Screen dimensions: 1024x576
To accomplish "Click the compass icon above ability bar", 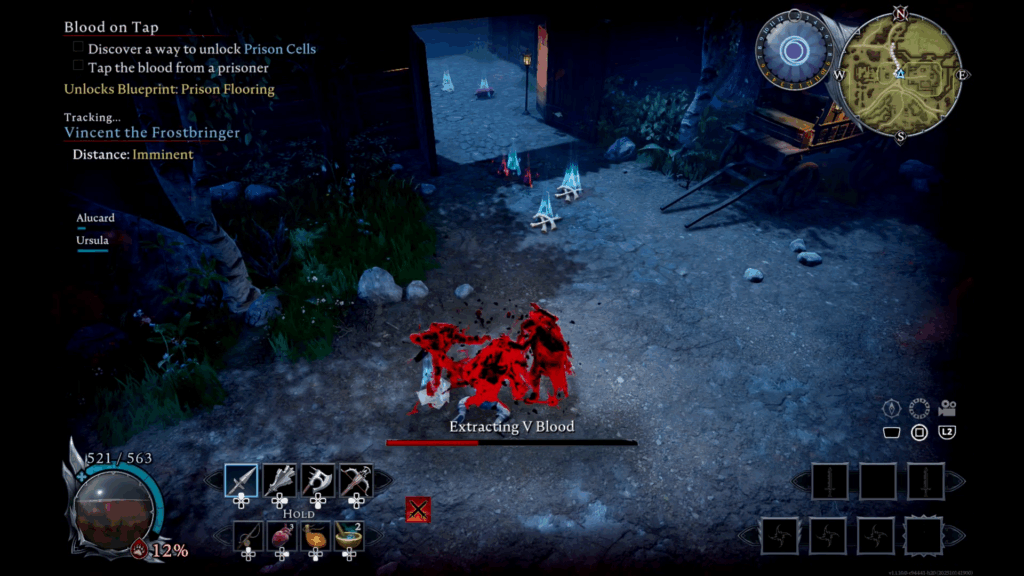I will point(892,409).
